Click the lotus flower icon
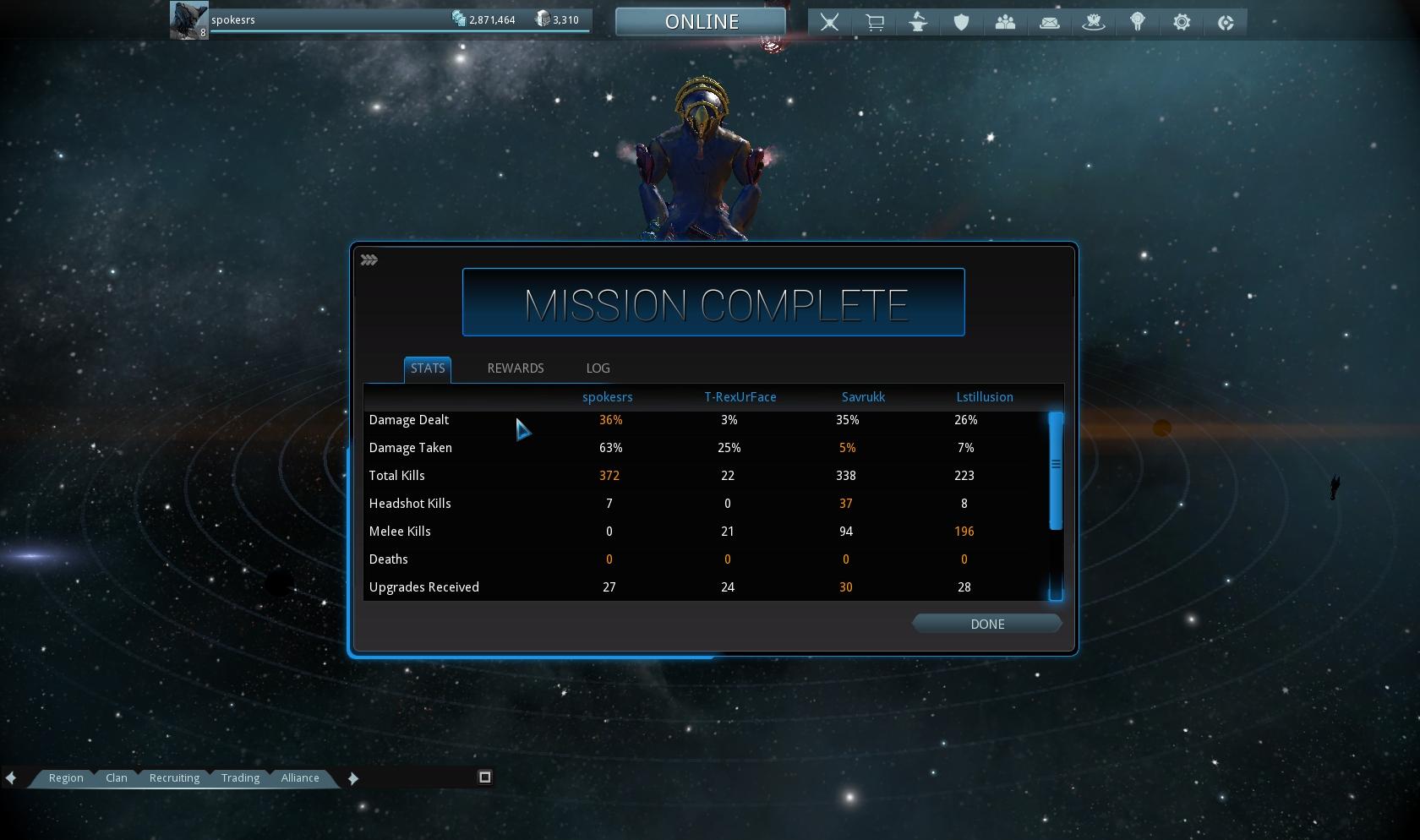The width and height of the screenshot is (1420, 840). [1094, 23]
